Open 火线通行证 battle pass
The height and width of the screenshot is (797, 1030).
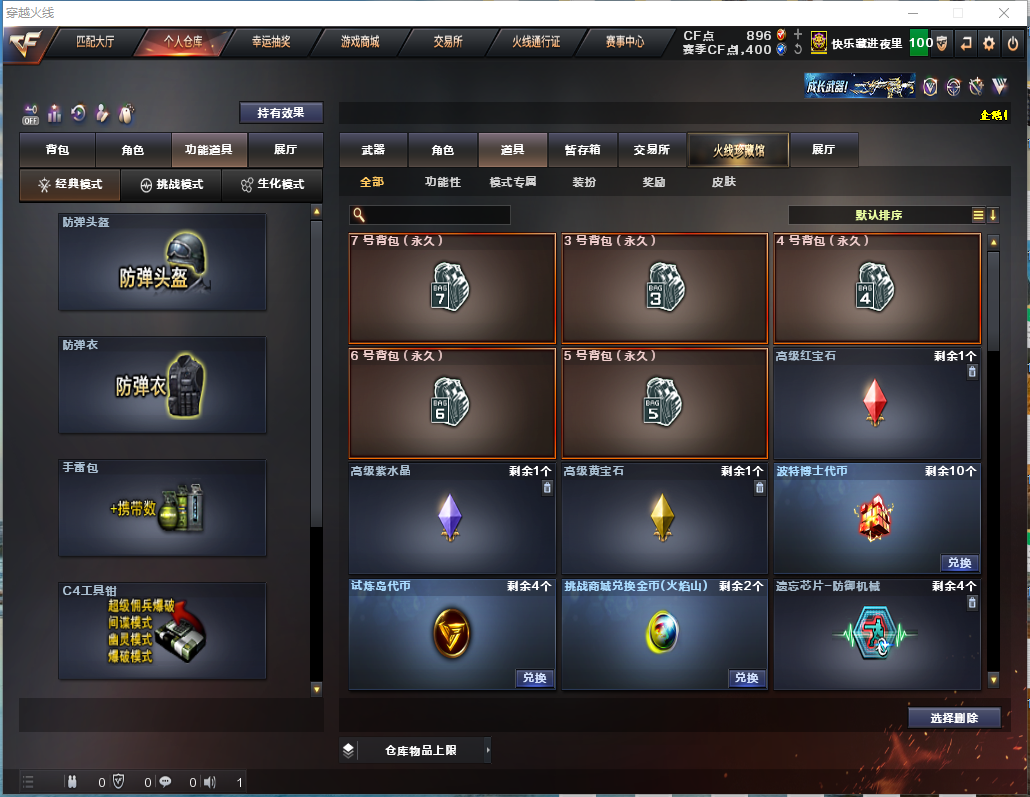coord(536,42)
